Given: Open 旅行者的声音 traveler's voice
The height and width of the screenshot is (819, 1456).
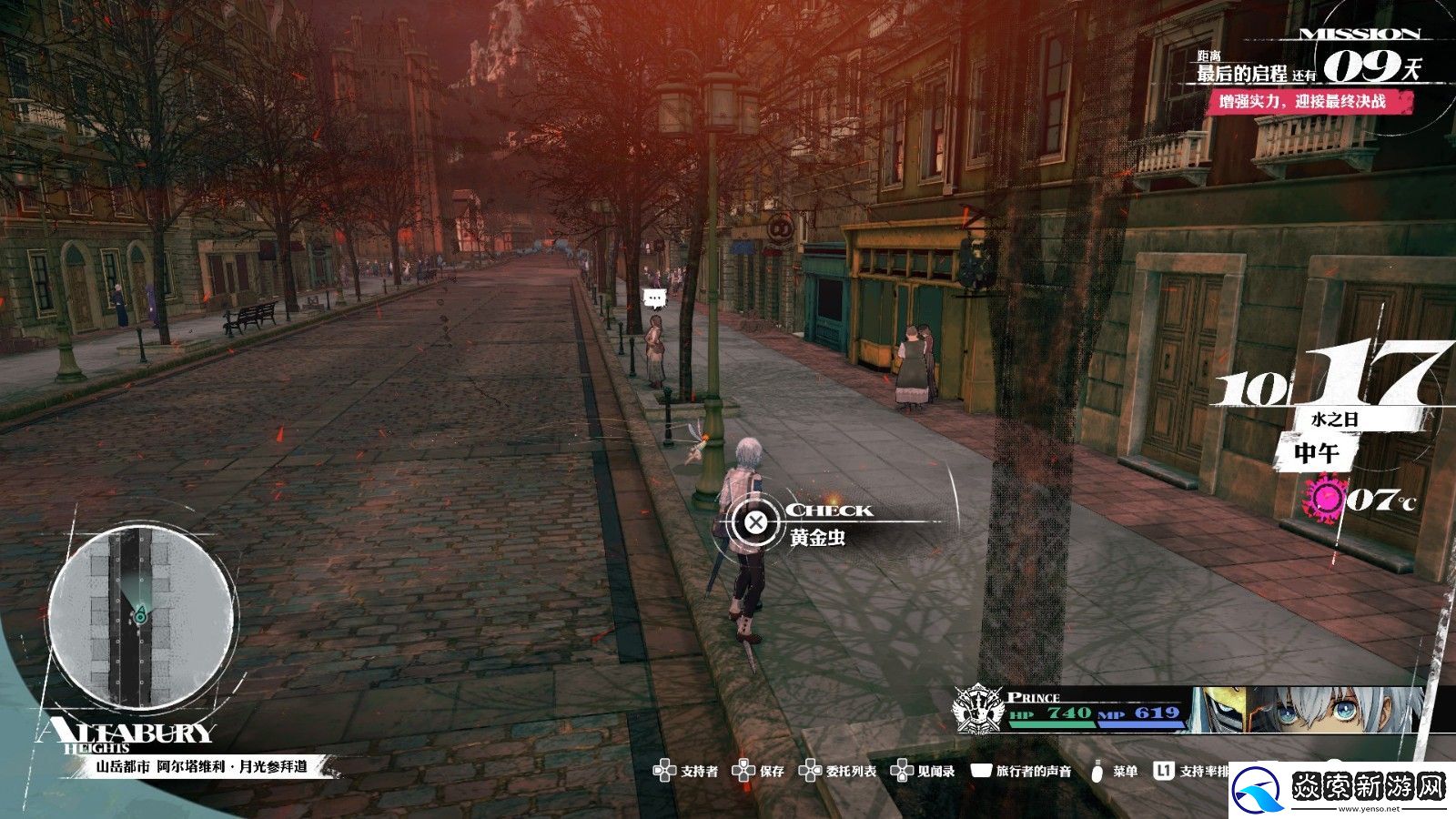Looking at the screenshot, I should coord(1022,771).
